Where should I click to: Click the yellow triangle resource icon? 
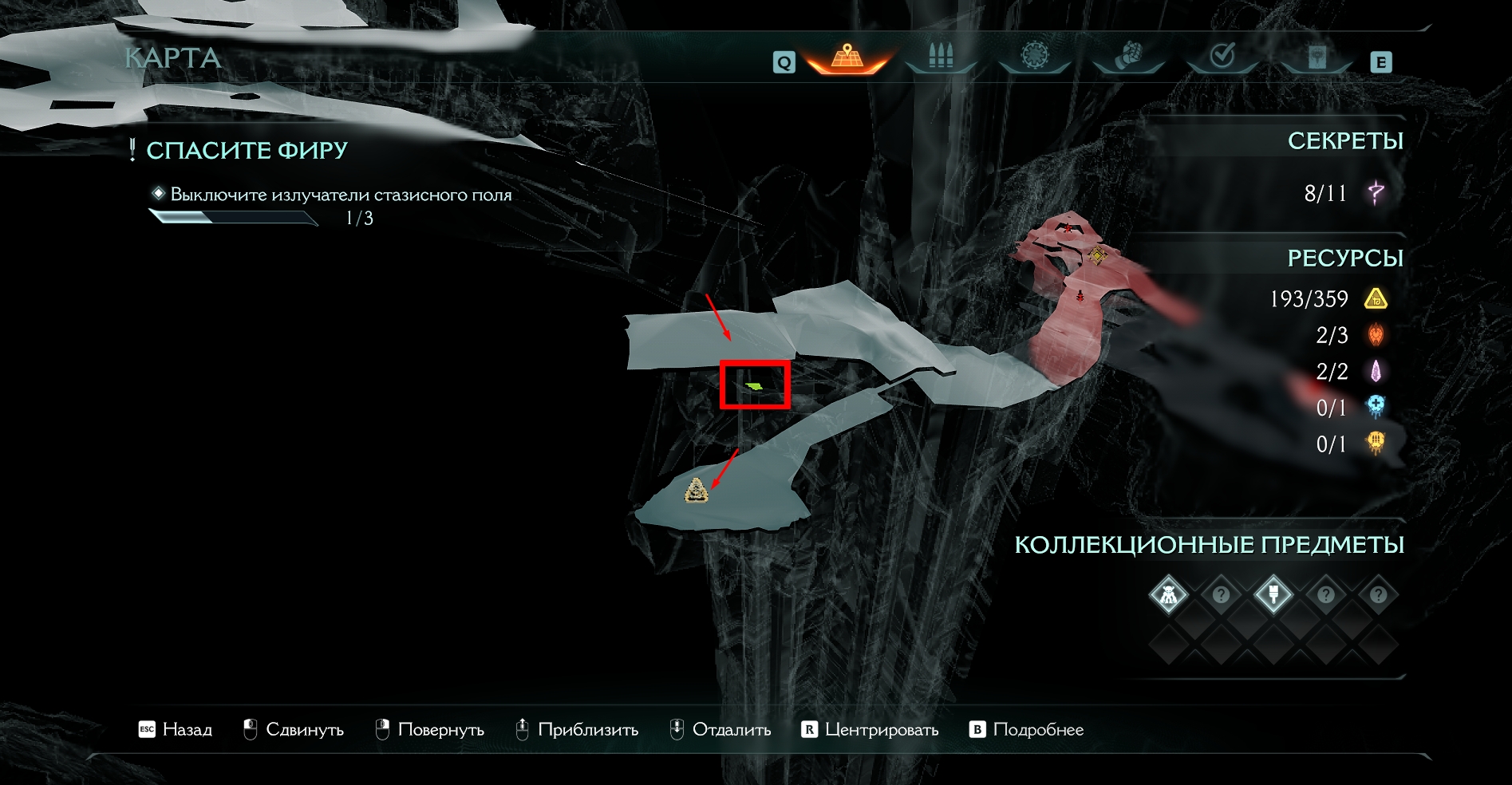(x=1376, y=299)
